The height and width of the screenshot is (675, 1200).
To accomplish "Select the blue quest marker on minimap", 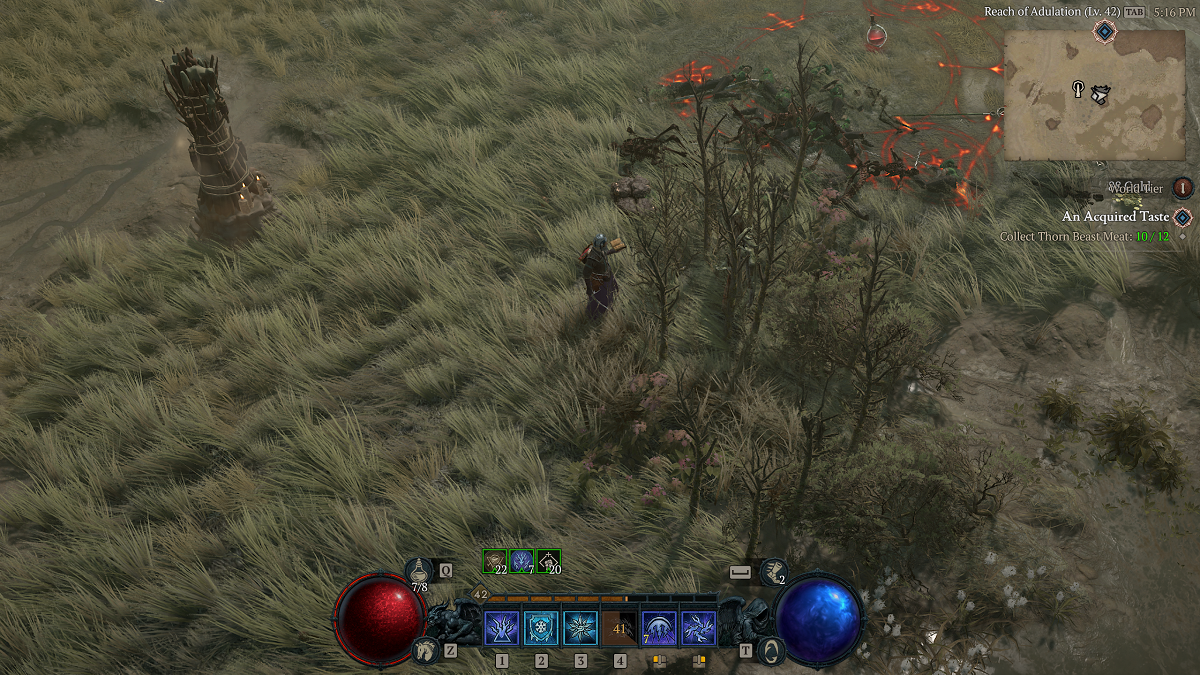I will (x=1104, y=32).
